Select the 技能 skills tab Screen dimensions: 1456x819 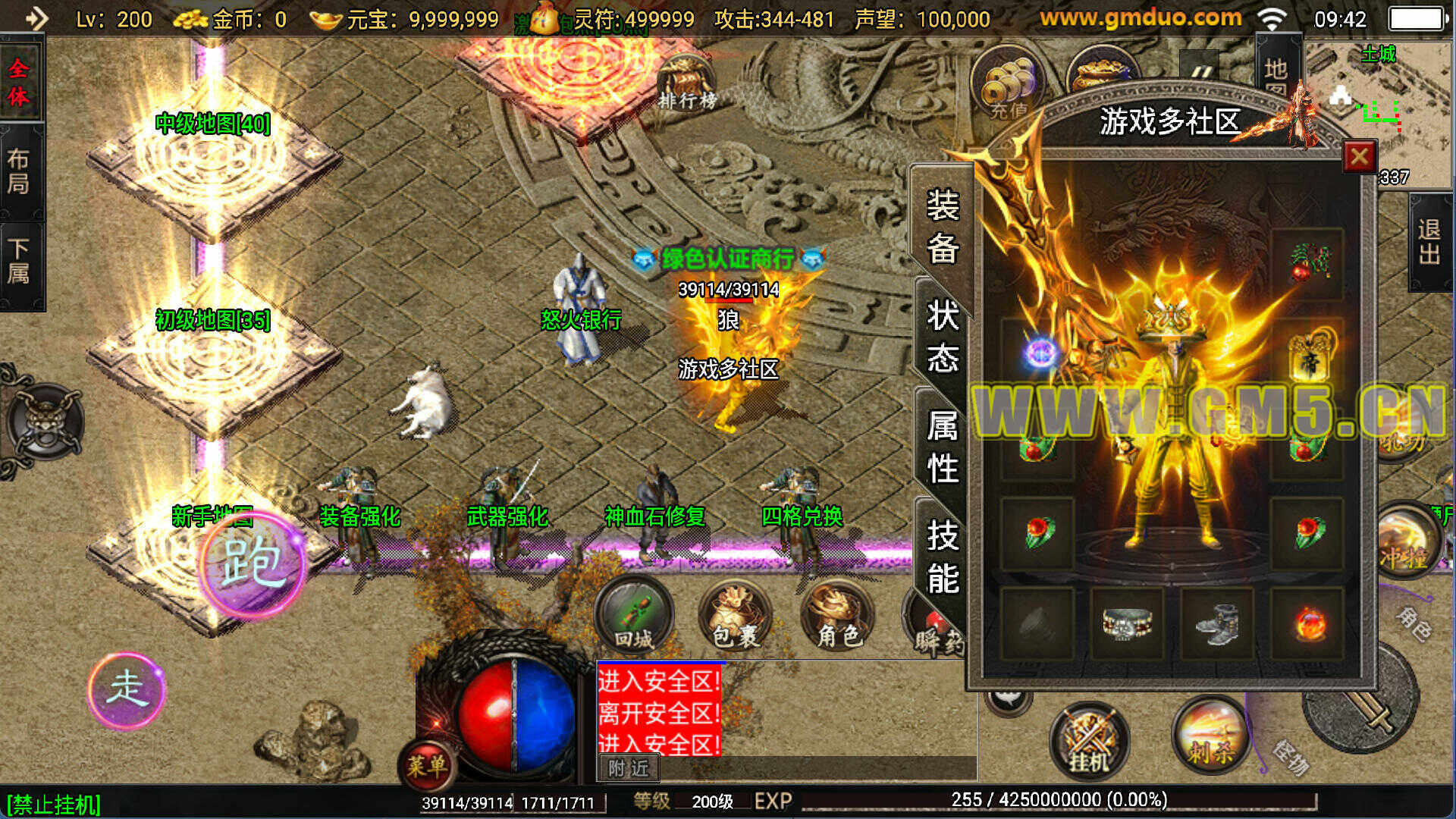point(943,557)
